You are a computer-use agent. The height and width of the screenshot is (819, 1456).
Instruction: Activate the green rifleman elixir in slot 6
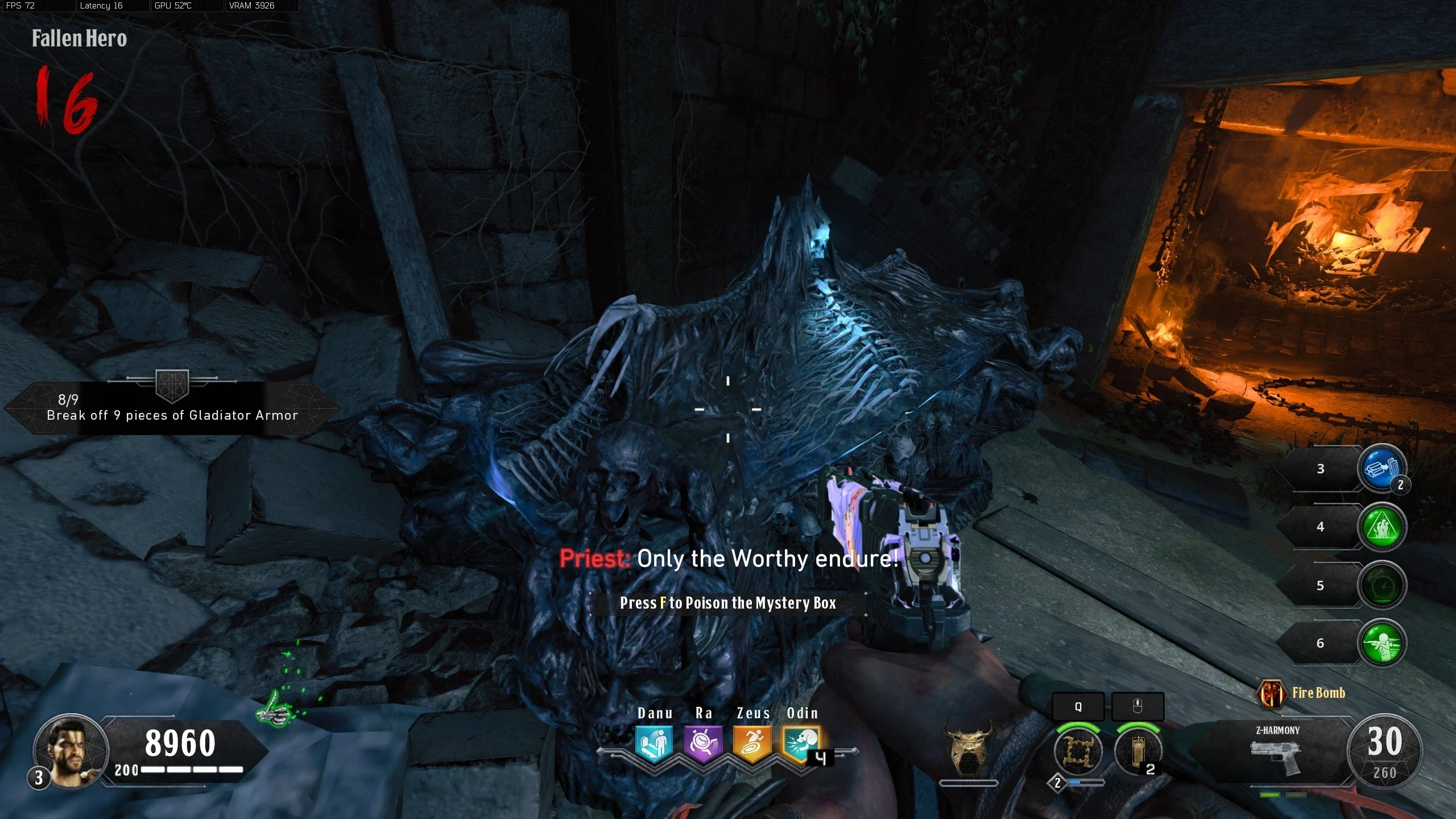pyautogui.click(x=1382, y=643)
